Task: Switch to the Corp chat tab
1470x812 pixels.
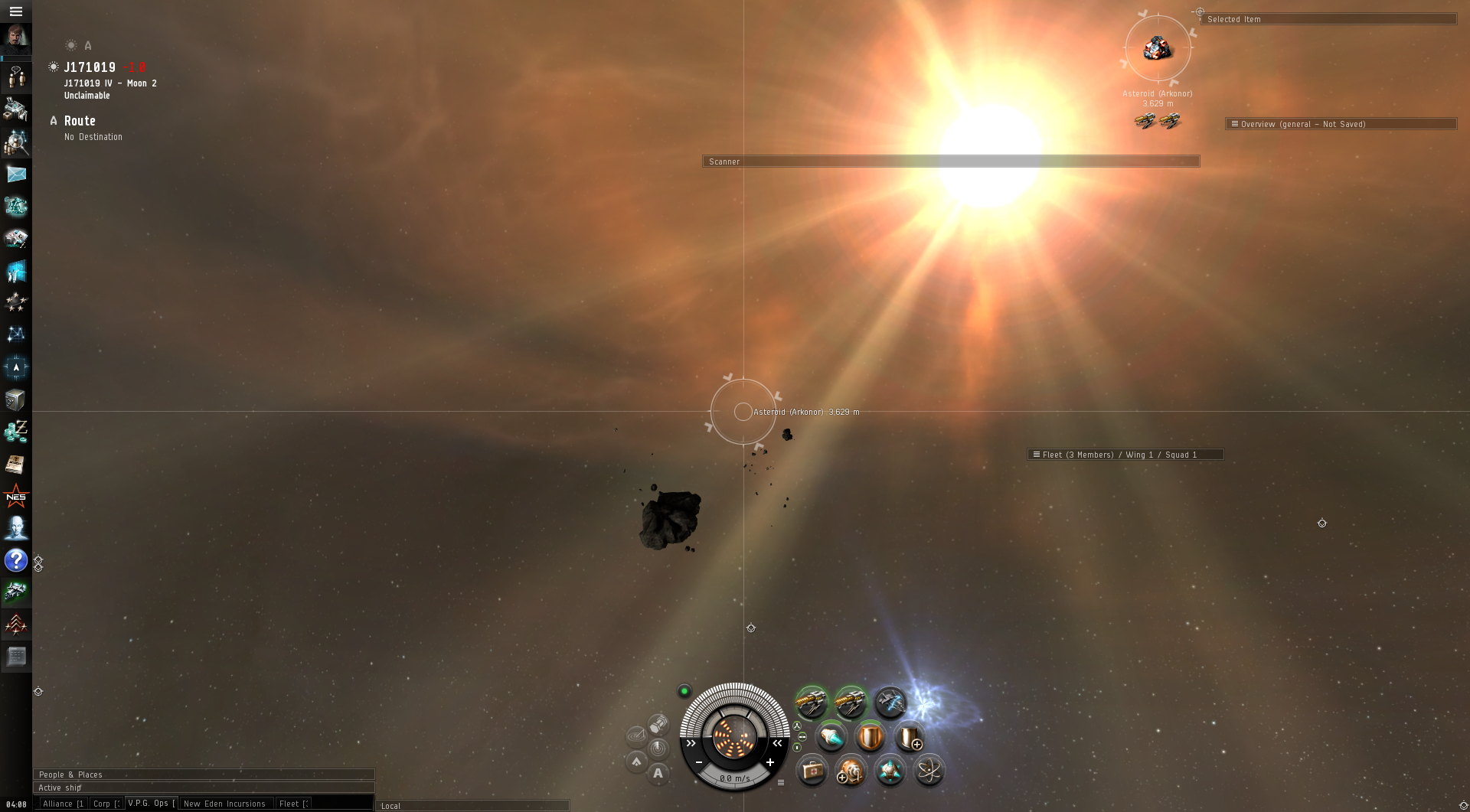Action: [x=106, y=804]
